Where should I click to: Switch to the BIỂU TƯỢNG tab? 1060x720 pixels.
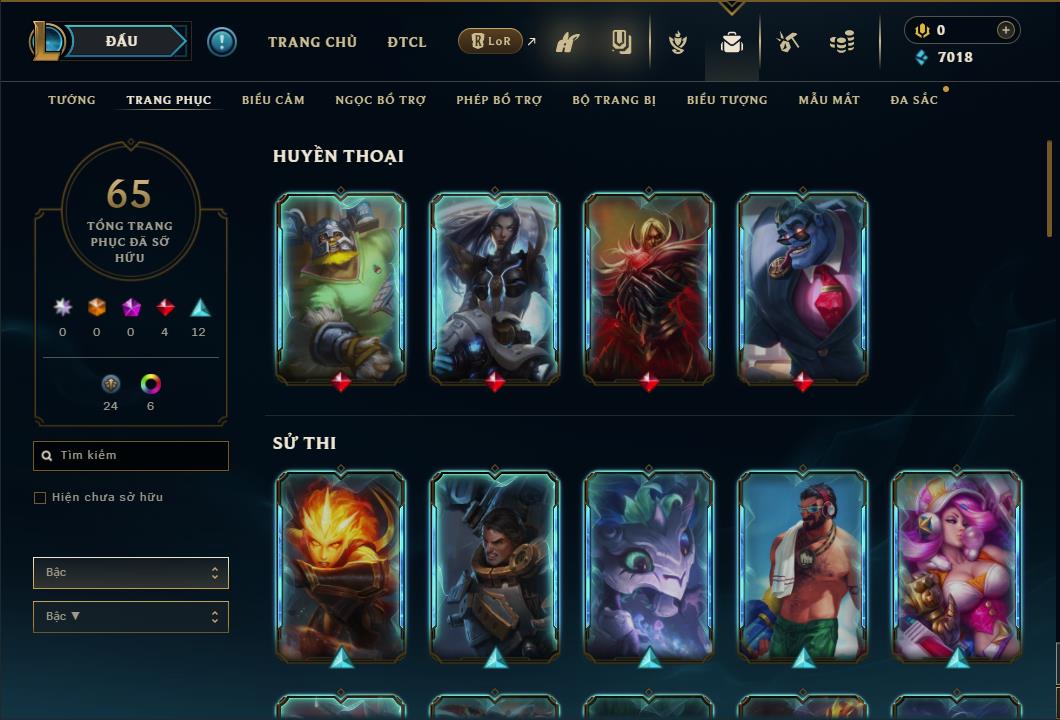point(727,100)
